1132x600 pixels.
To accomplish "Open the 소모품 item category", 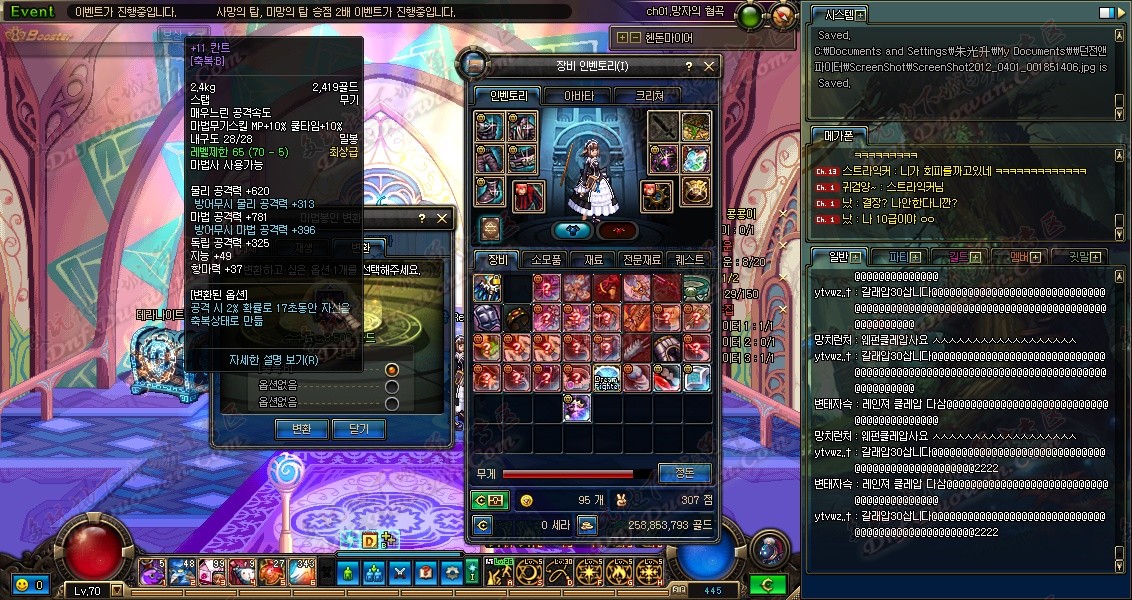I will [x=546, y=259].
